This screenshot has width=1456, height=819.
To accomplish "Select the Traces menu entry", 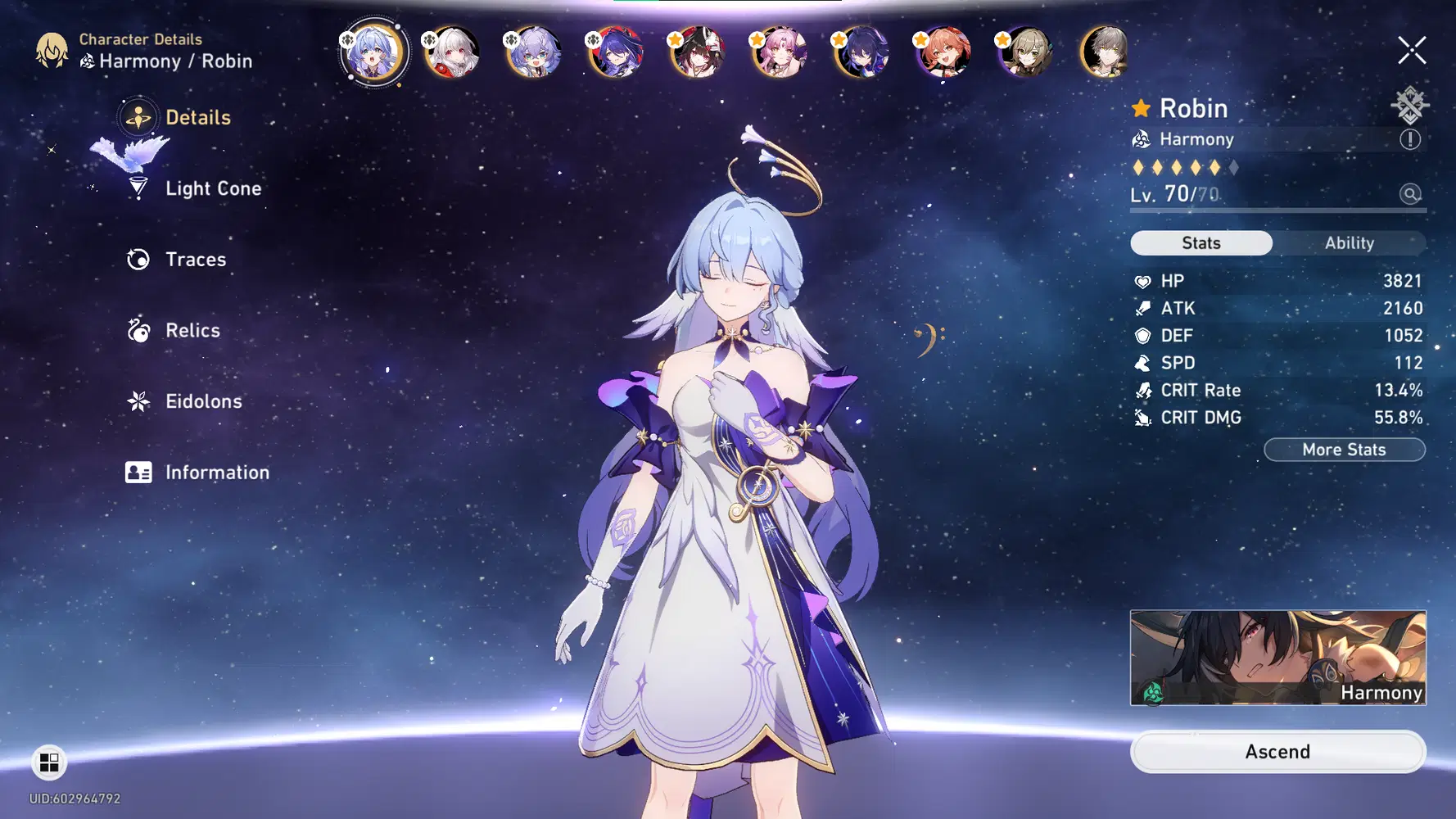I will coord(195,259).
